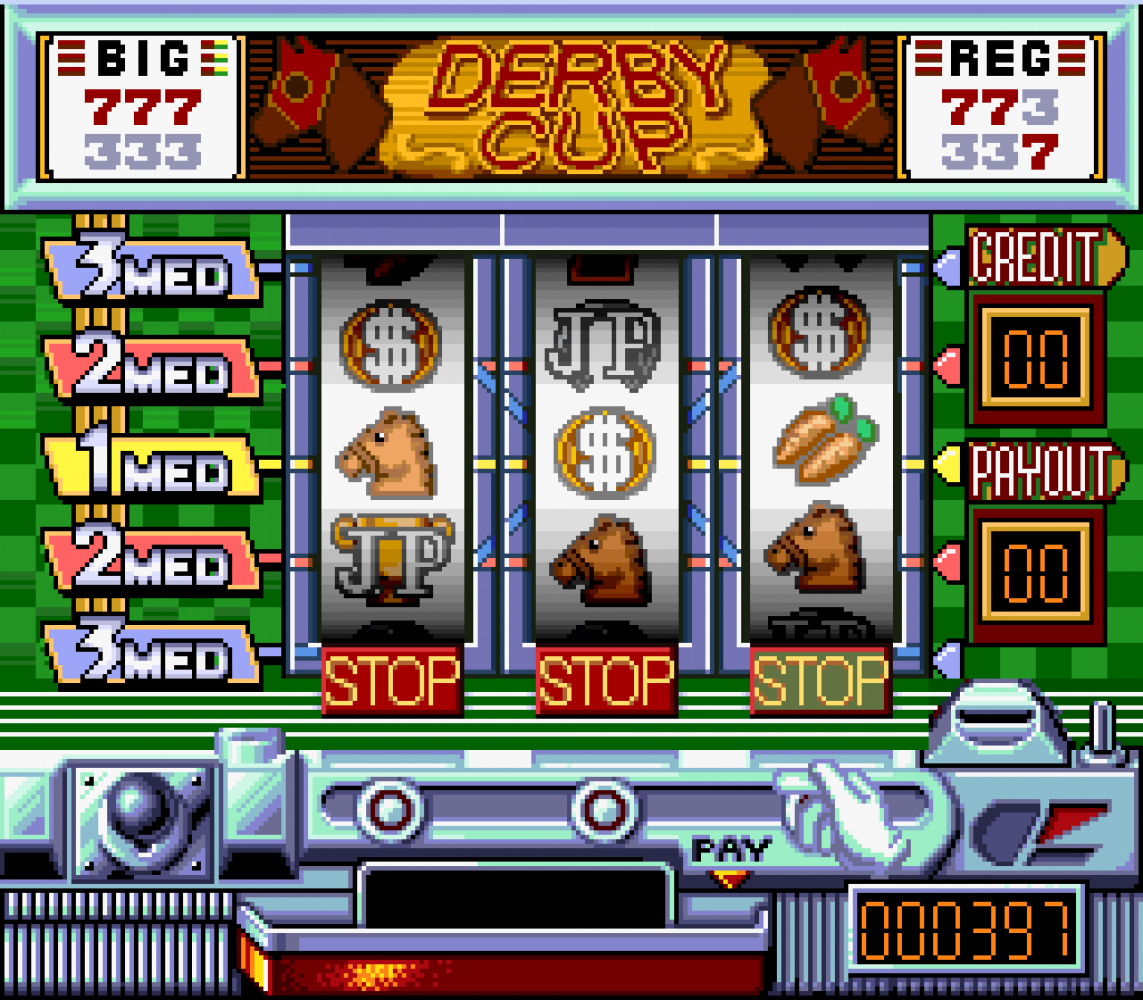Click the PAY arrow indicator
Screen dimensions: 1143x1000
point(732,878)
